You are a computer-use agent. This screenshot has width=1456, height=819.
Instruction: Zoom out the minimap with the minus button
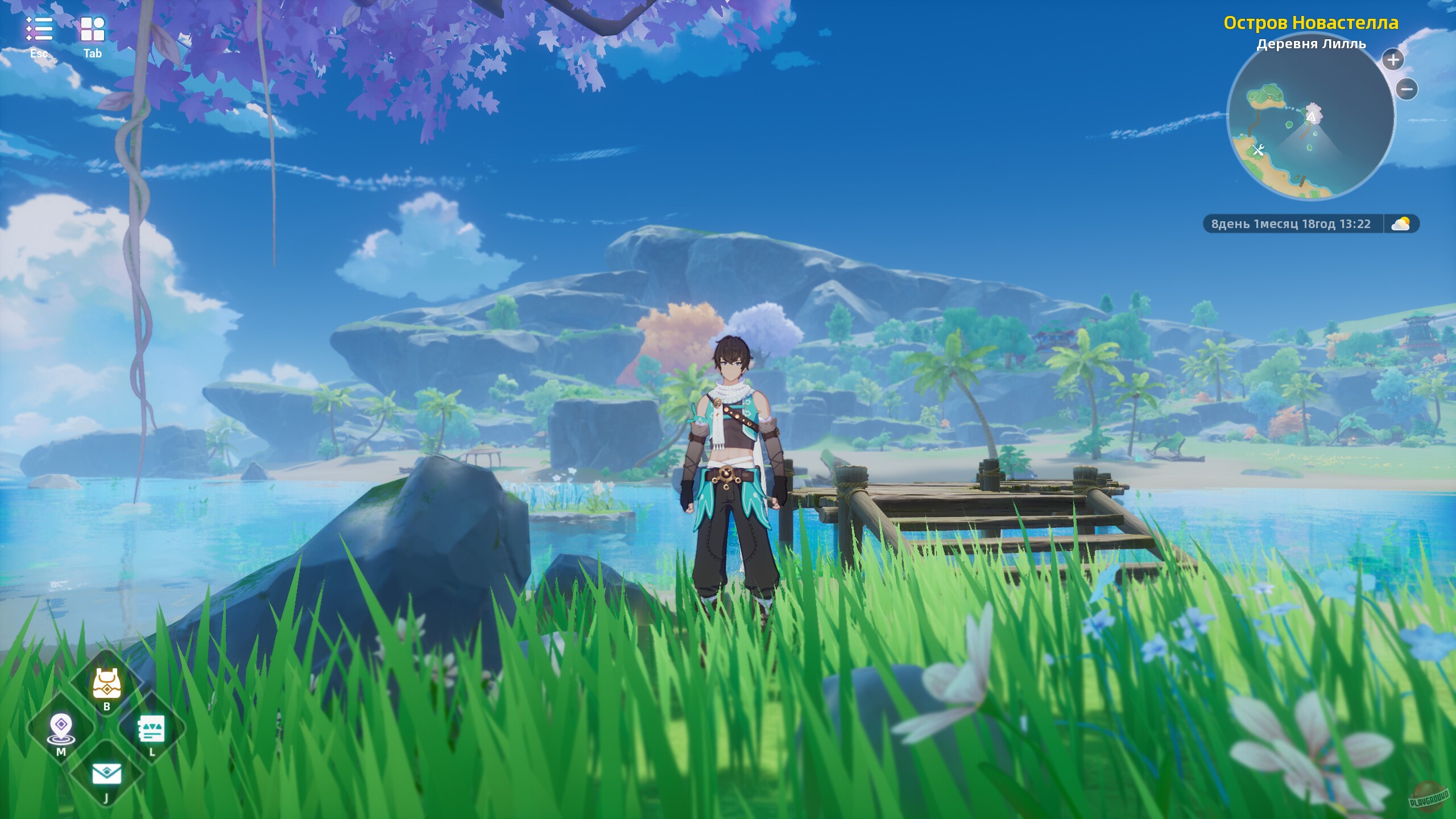click(x=1407, y=89)
